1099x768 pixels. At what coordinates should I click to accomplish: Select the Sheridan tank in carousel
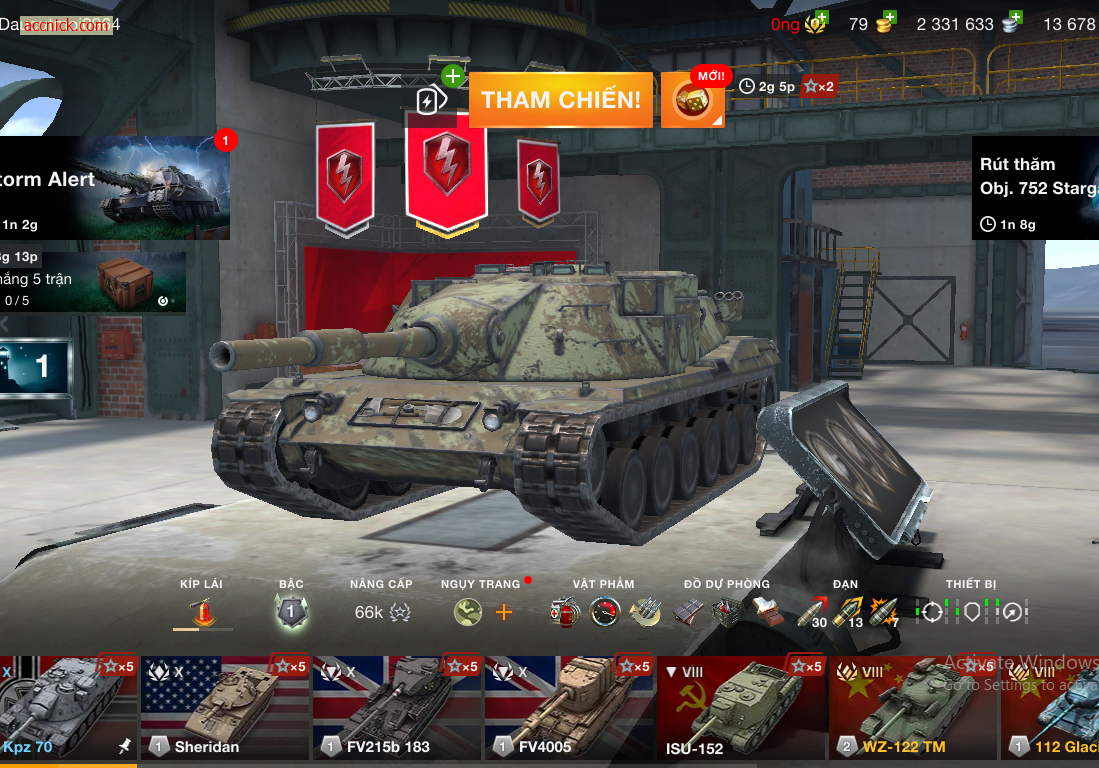pos(225,707)
